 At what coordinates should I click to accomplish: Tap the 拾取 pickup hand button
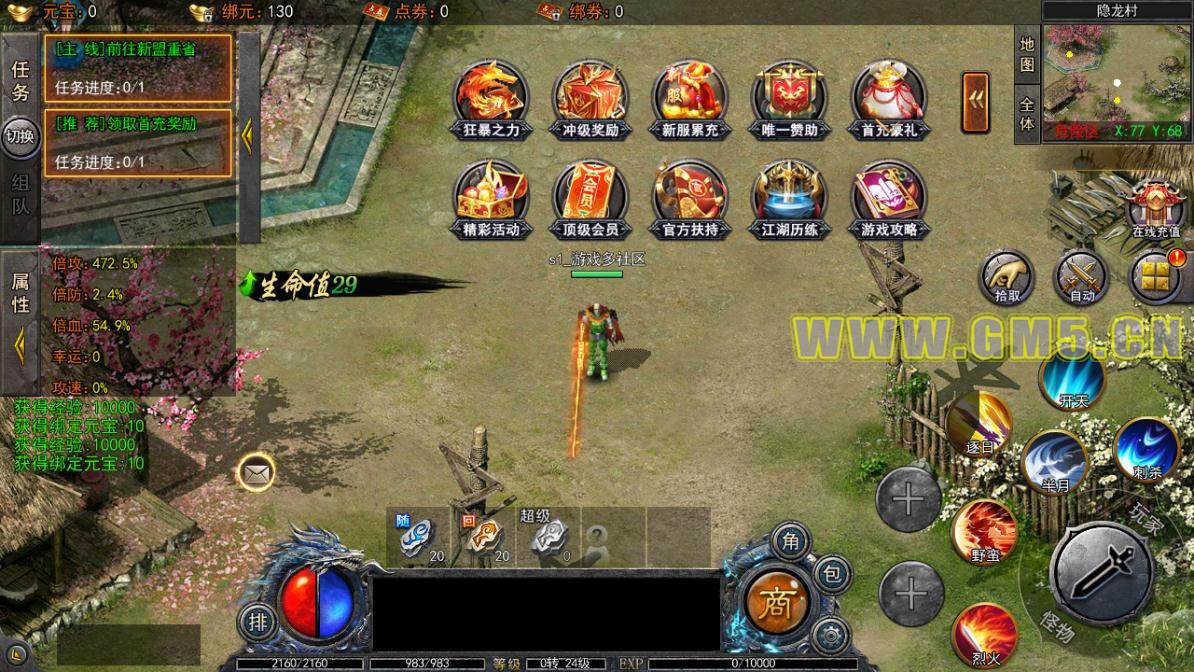(1008, 276)
